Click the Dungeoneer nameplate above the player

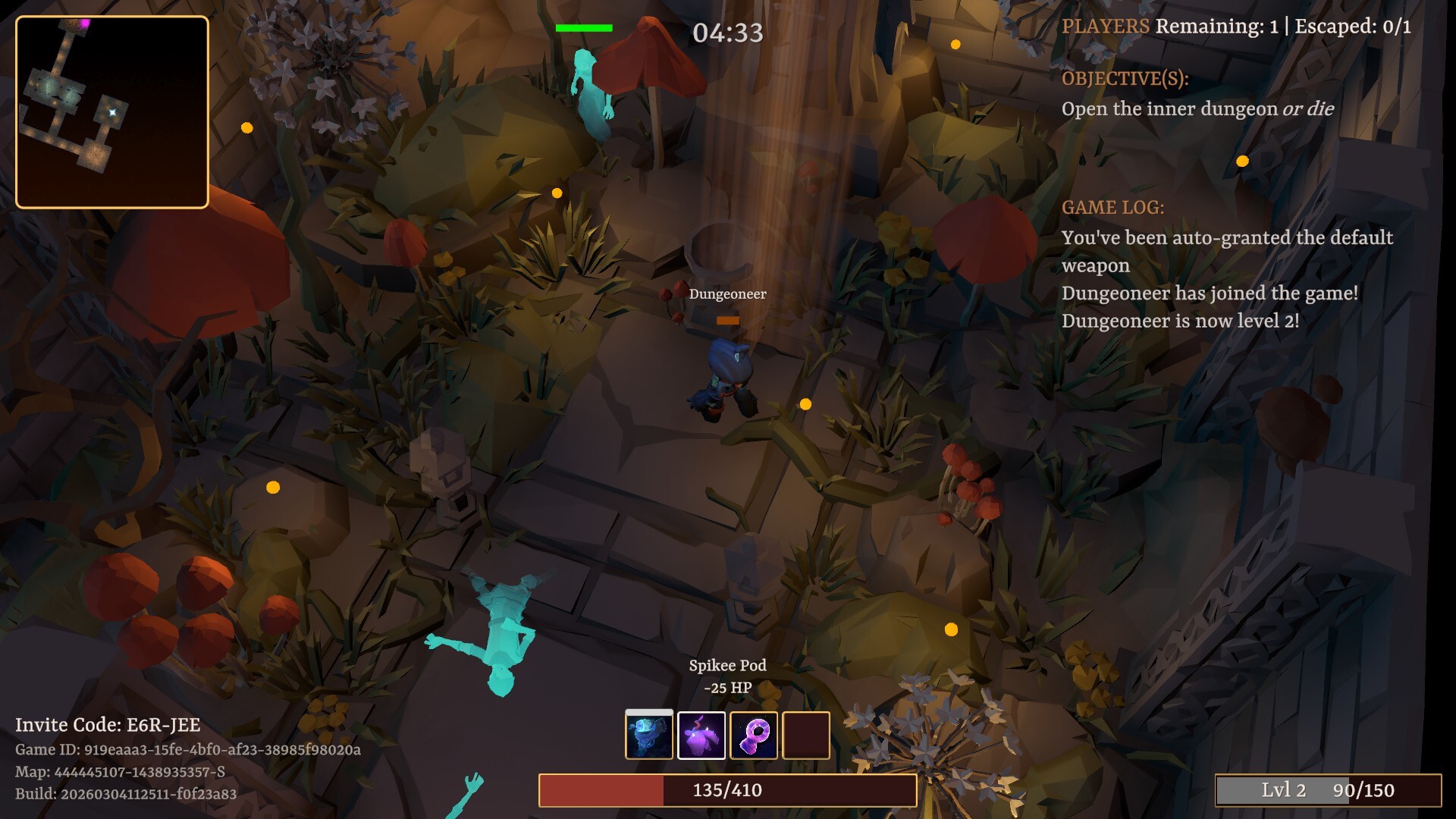[x=727, y=294]
